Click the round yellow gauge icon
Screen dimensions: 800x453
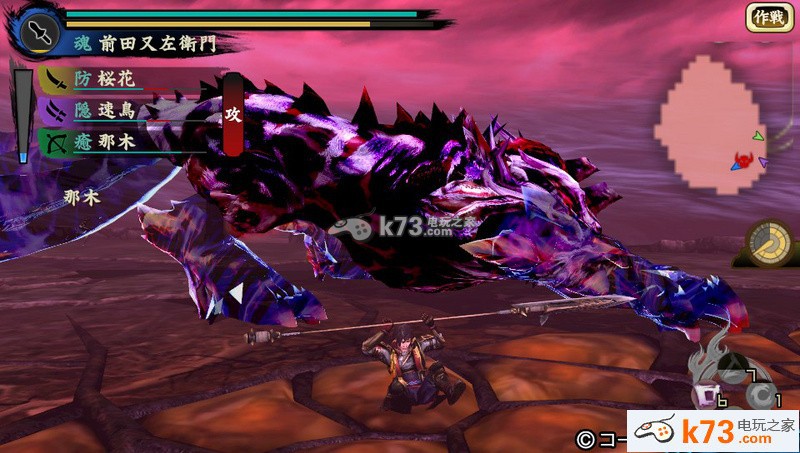769,242
